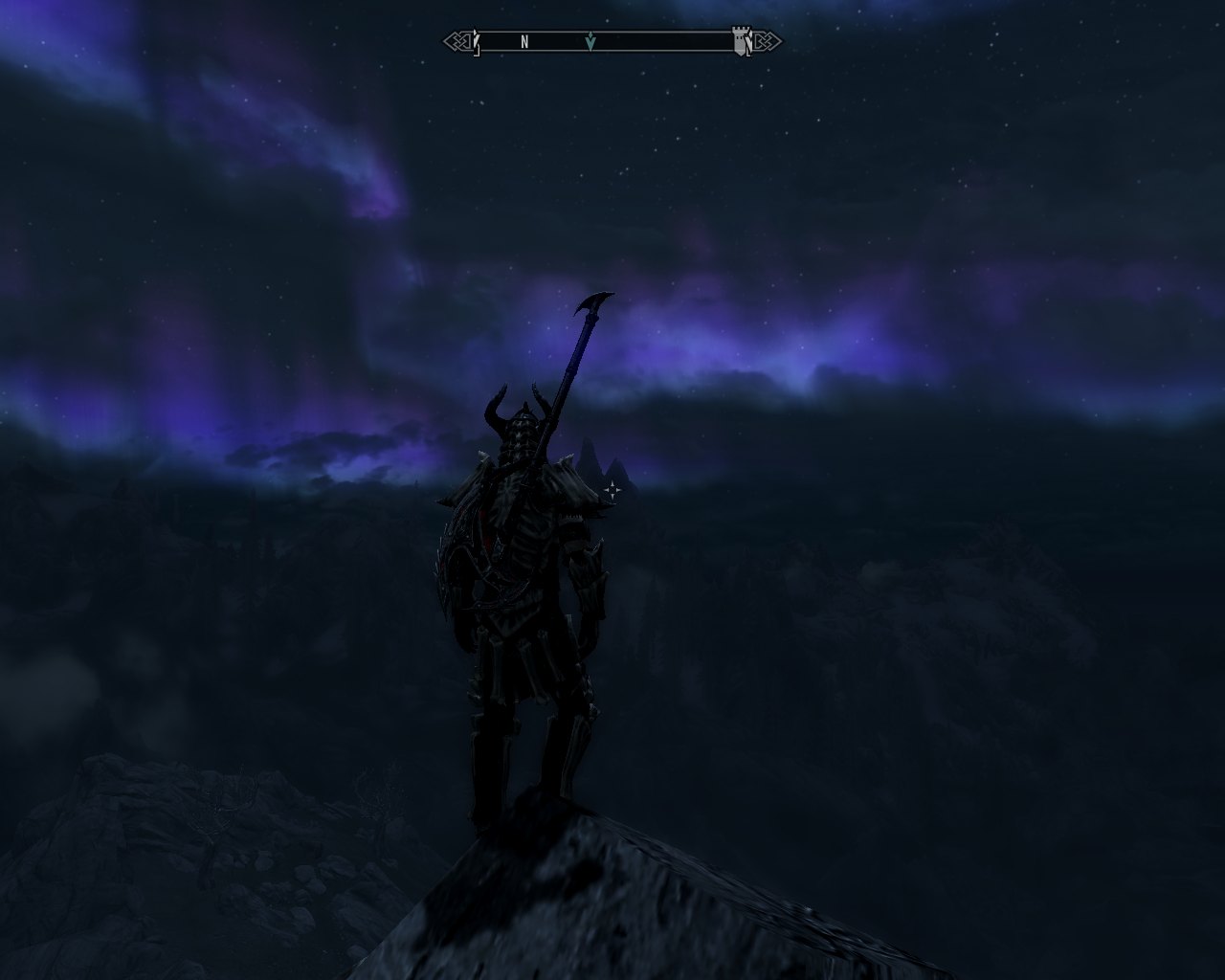
Task: Click the North 'N' indicator on the compass
Action: pos(524,42)
